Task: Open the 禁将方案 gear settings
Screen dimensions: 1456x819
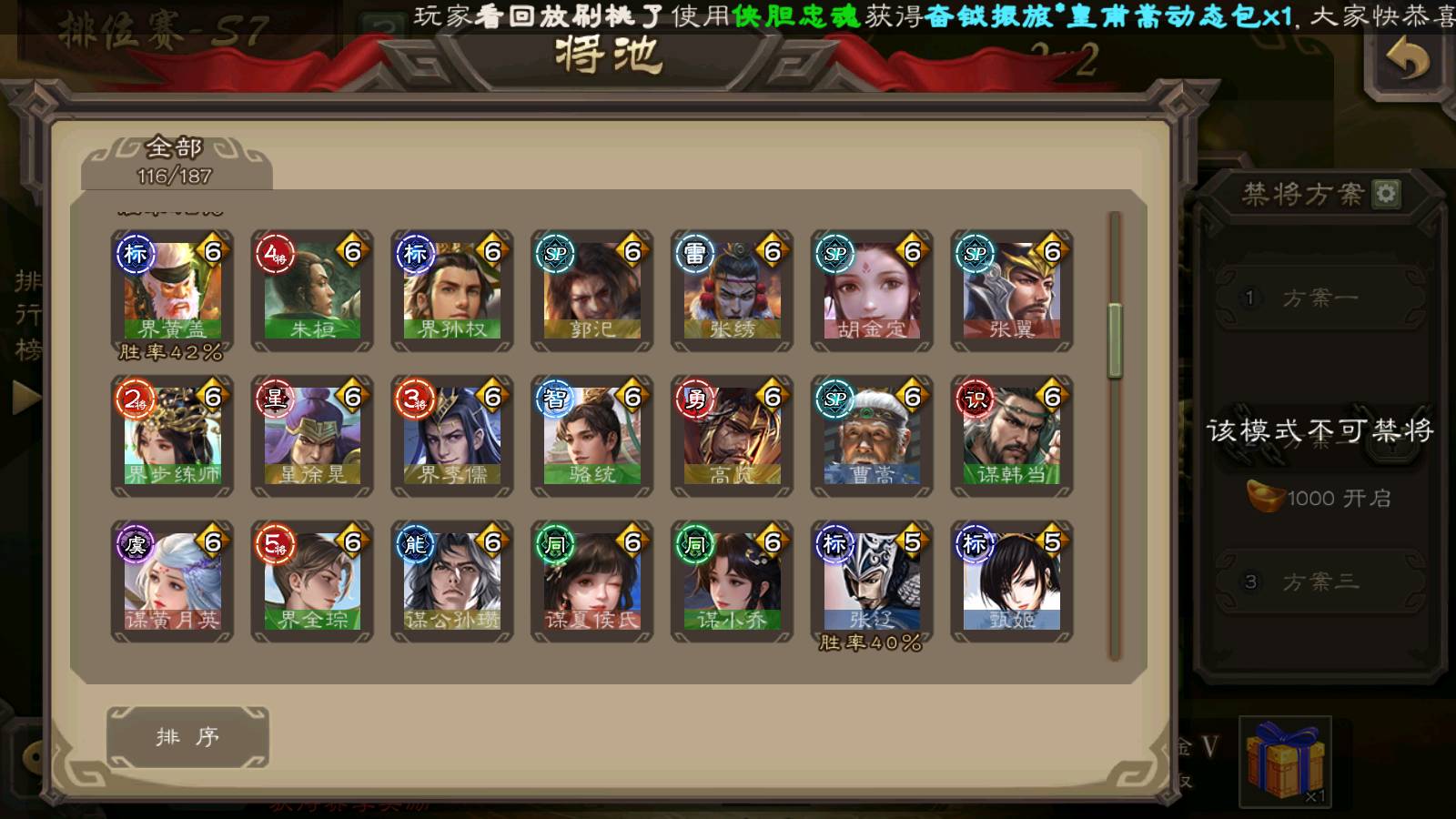Action: point(1386,194)
